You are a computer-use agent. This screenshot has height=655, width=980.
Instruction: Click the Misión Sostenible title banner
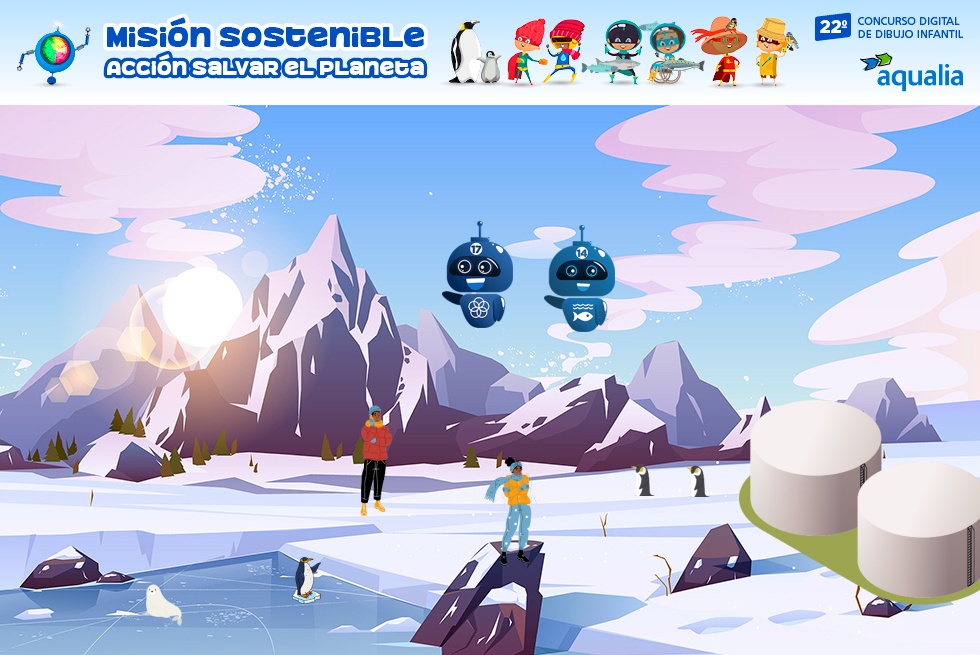coord(265,50)
